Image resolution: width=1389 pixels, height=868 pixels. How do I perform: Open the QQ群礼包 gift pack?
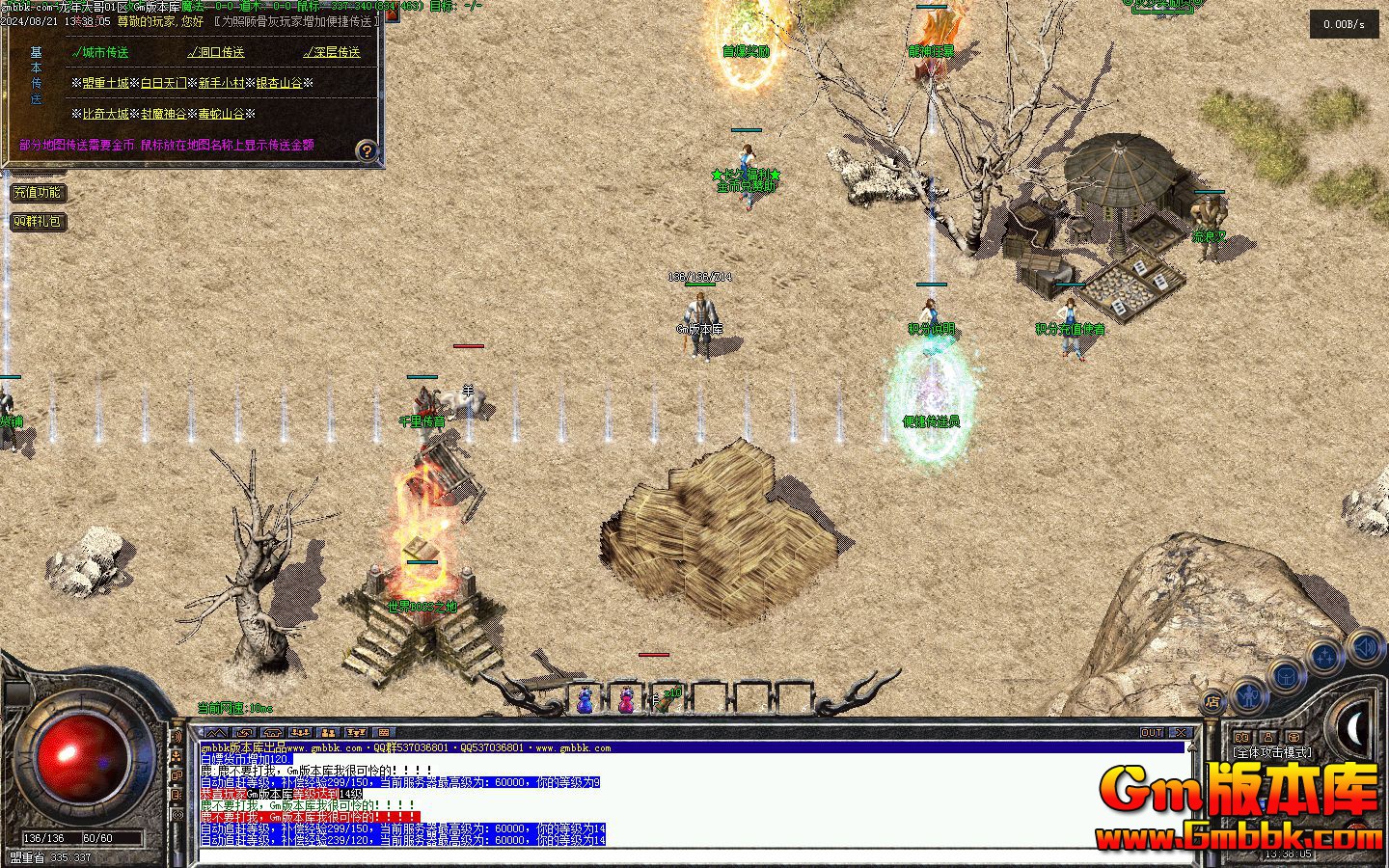click(38, 222)
